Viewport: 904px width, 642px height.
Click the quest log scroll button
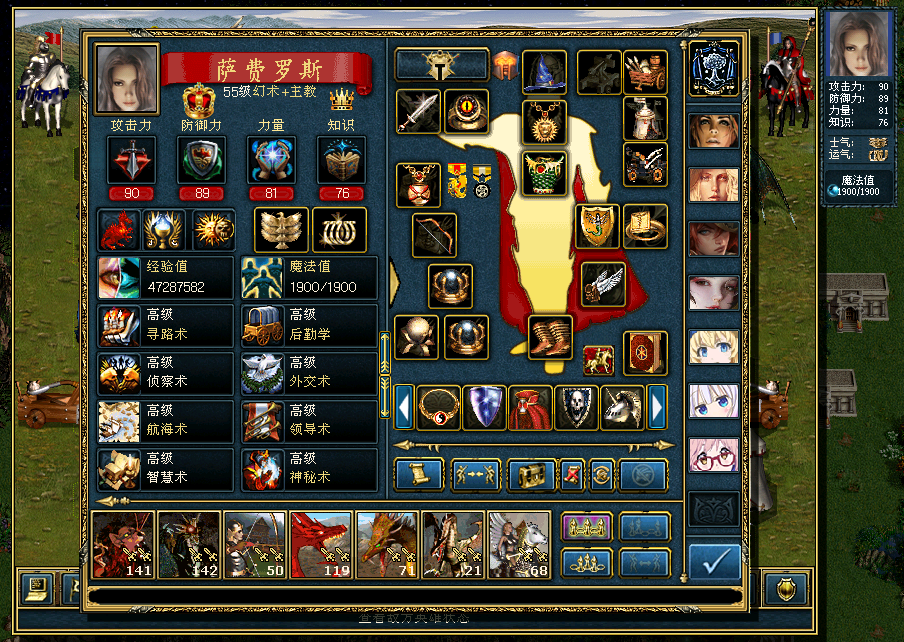click(419, 475)
